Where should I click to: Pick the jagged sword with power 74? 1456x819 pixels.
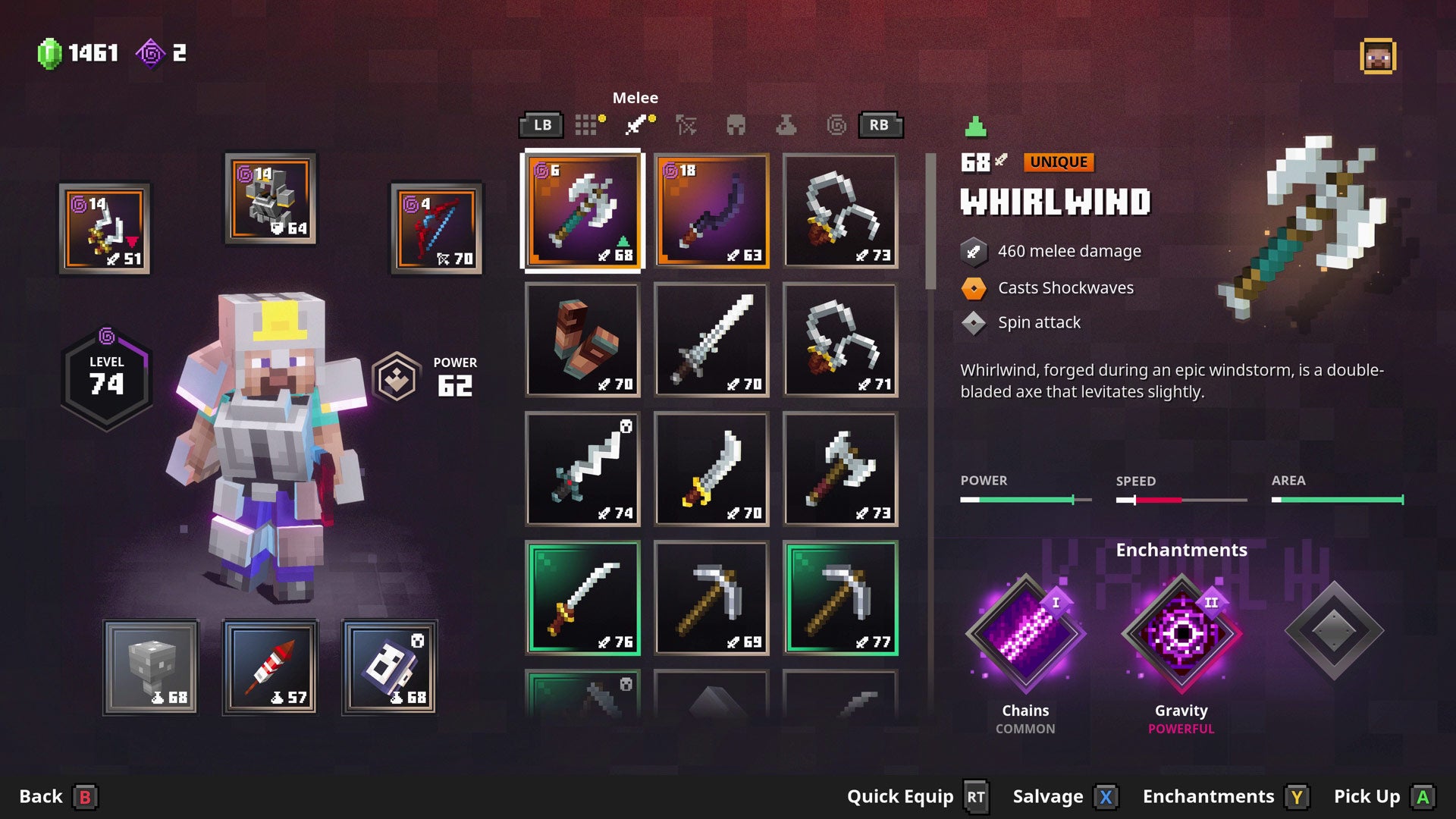(x=582, y=469)
